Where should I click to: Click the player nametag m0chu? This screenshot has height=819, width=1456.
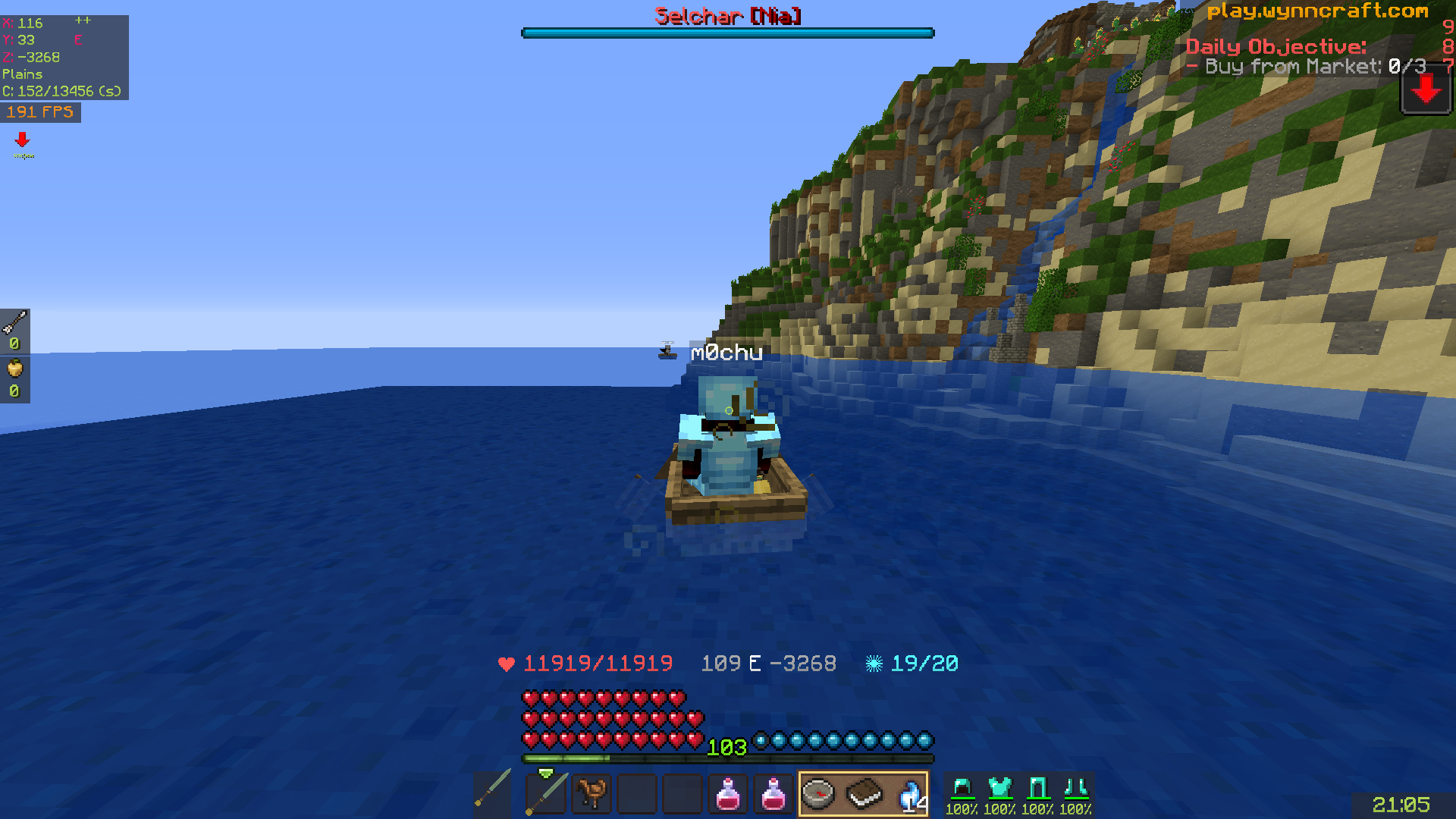(x=726, y=351)
